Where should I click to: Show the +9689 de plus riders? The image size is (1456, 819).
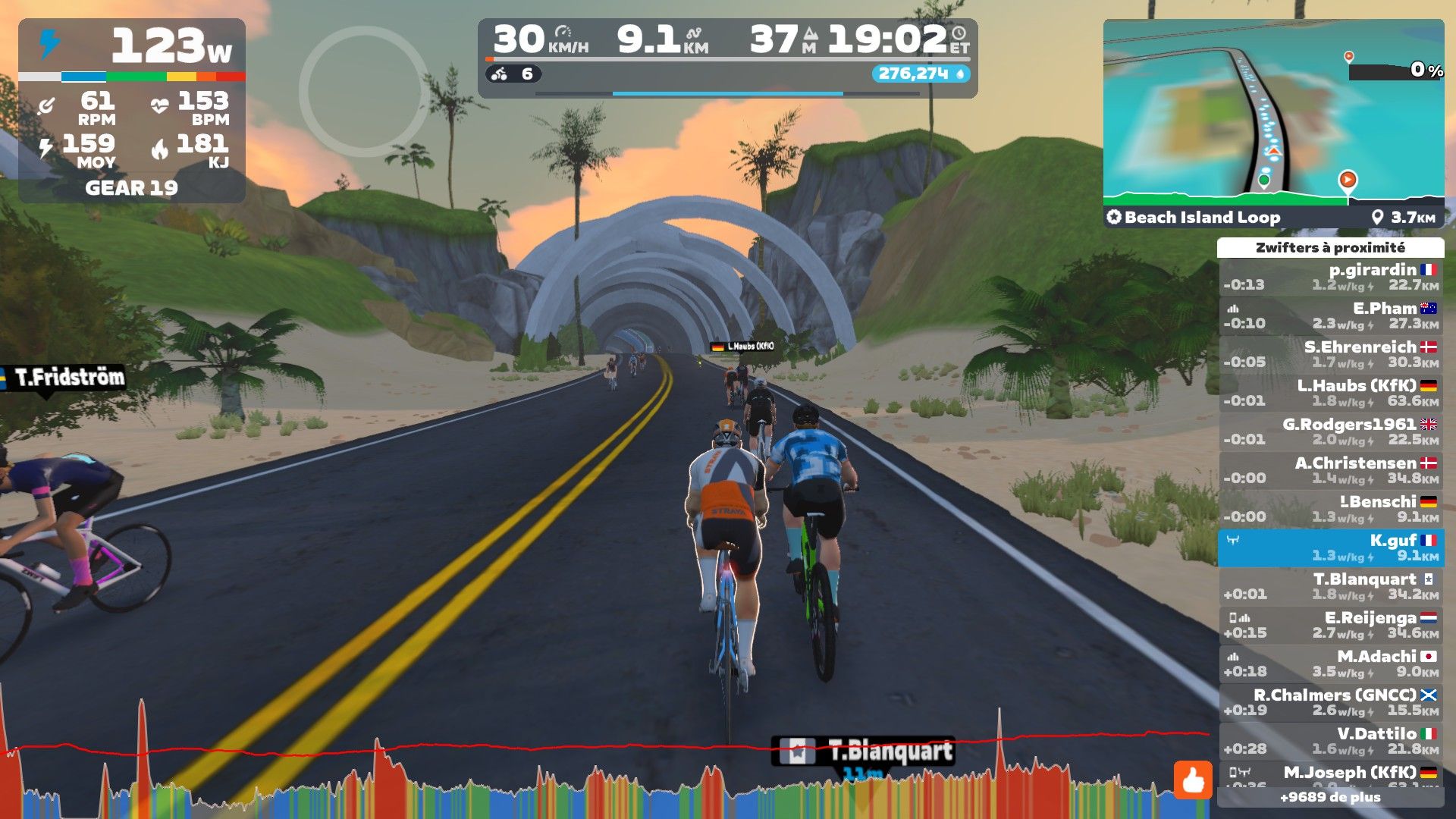click(x=1330, y=798)
